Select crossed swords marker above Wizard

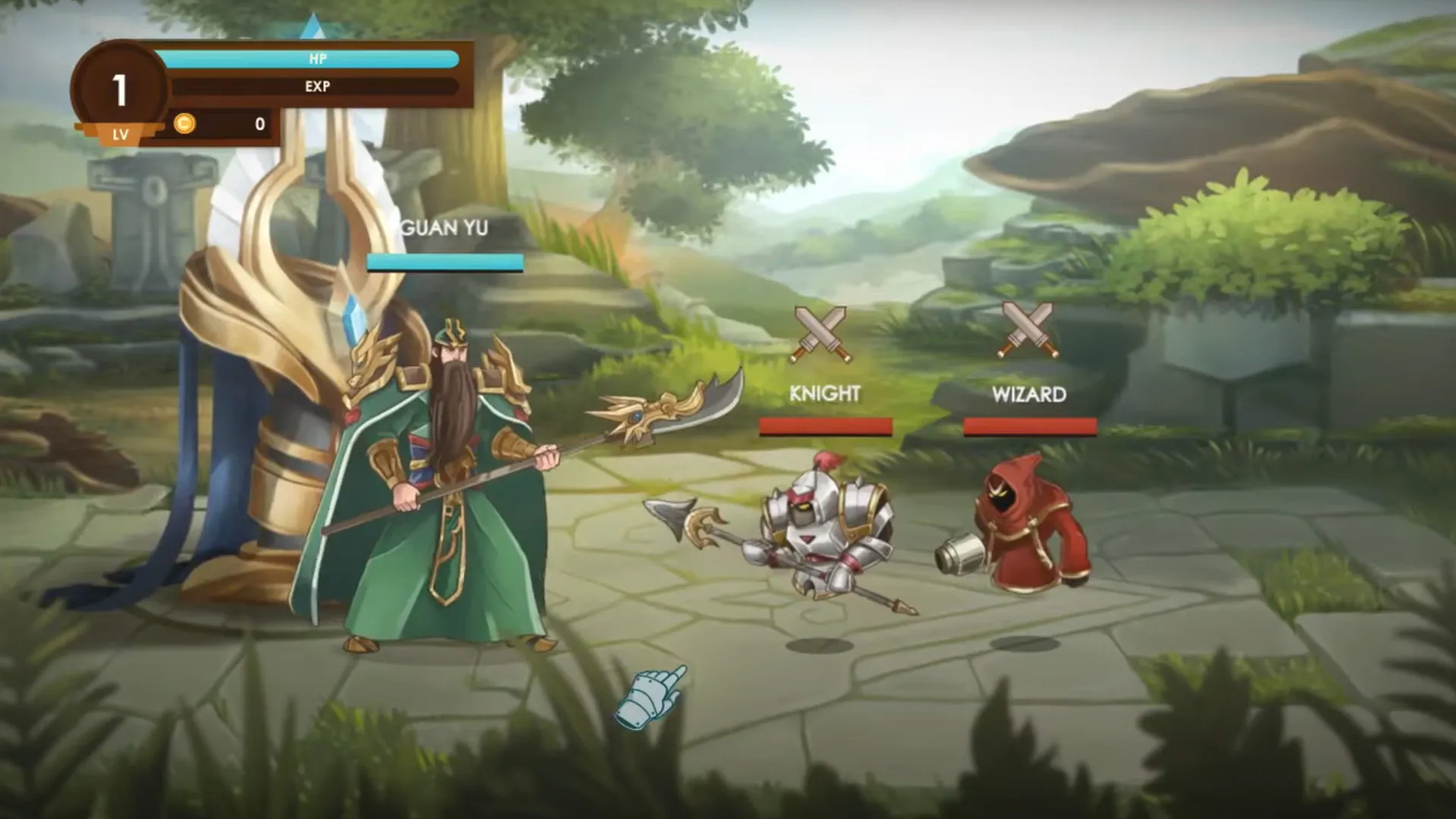point(1028,330)
